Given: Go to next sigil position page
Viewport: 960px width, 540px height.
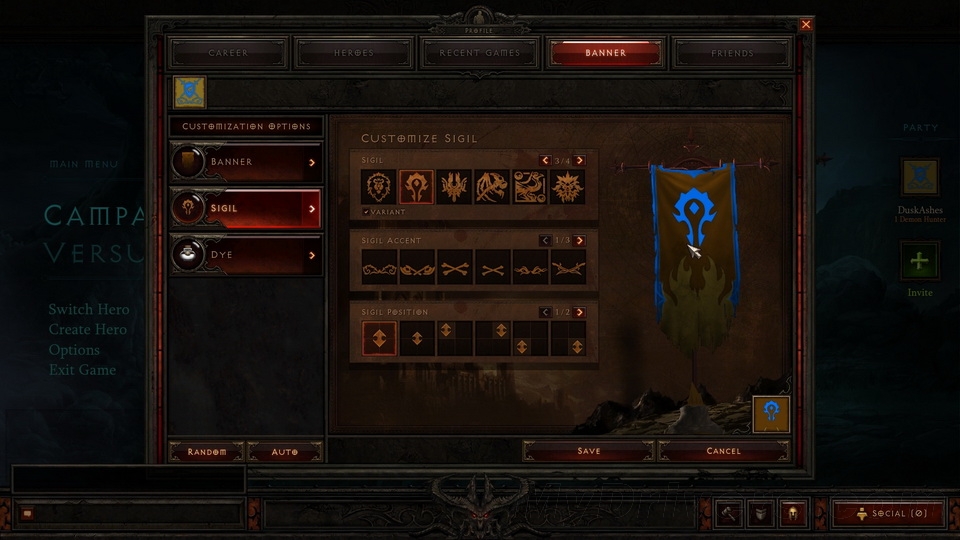Looking at the screenshot, I should tap(580, 312).
